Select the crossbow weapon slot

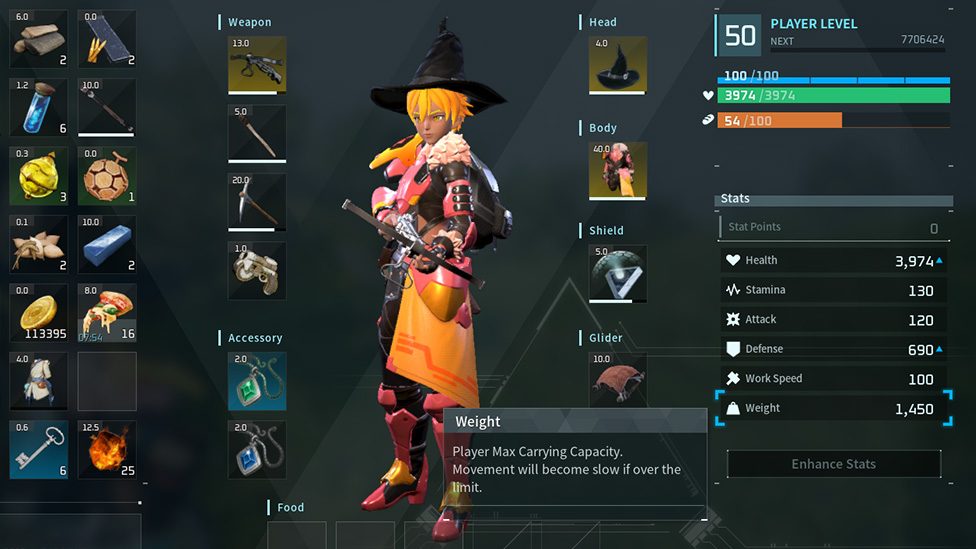[x=257, y=65]
